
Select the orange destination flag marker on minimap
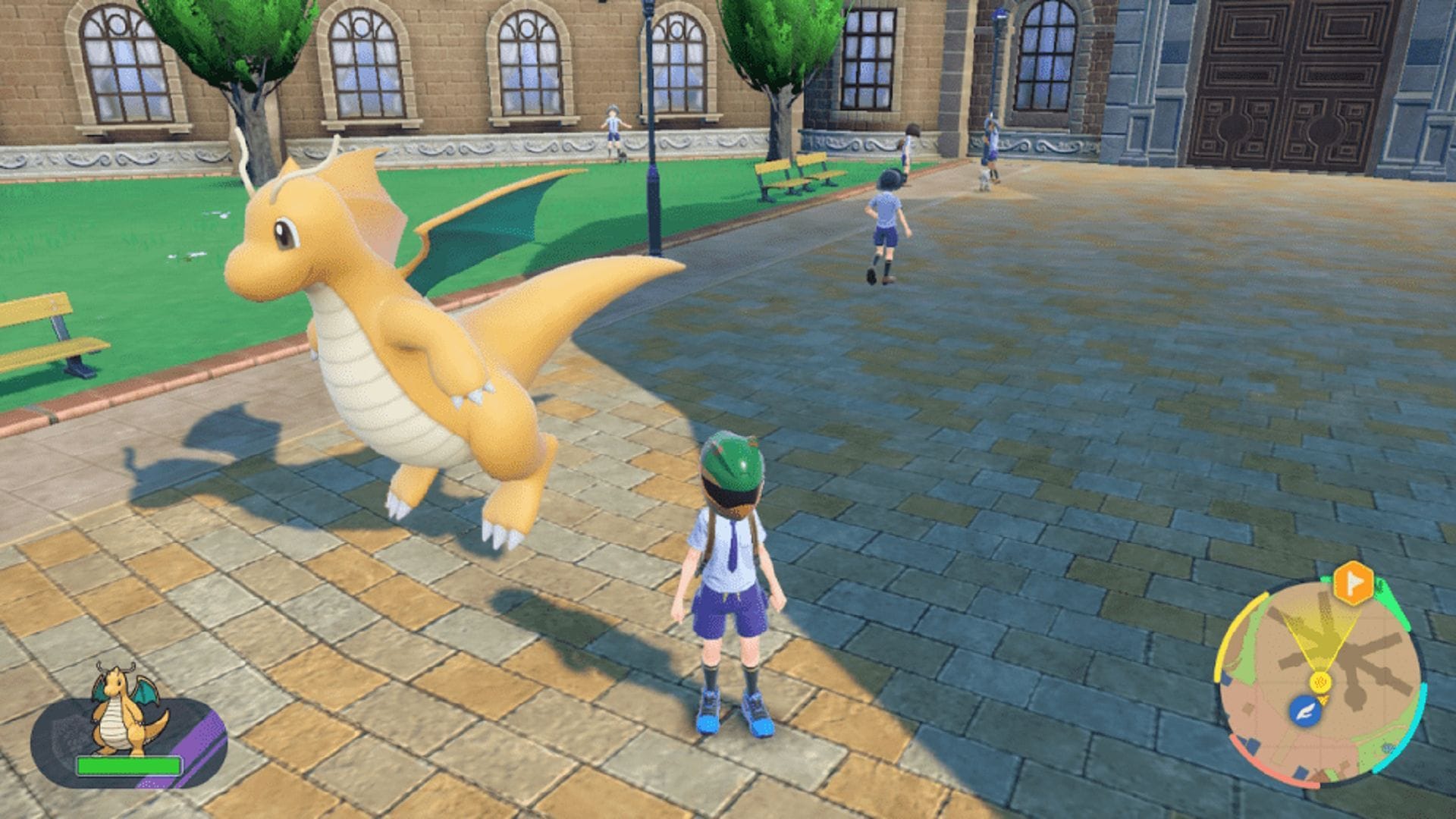[x=1353, y=582]
